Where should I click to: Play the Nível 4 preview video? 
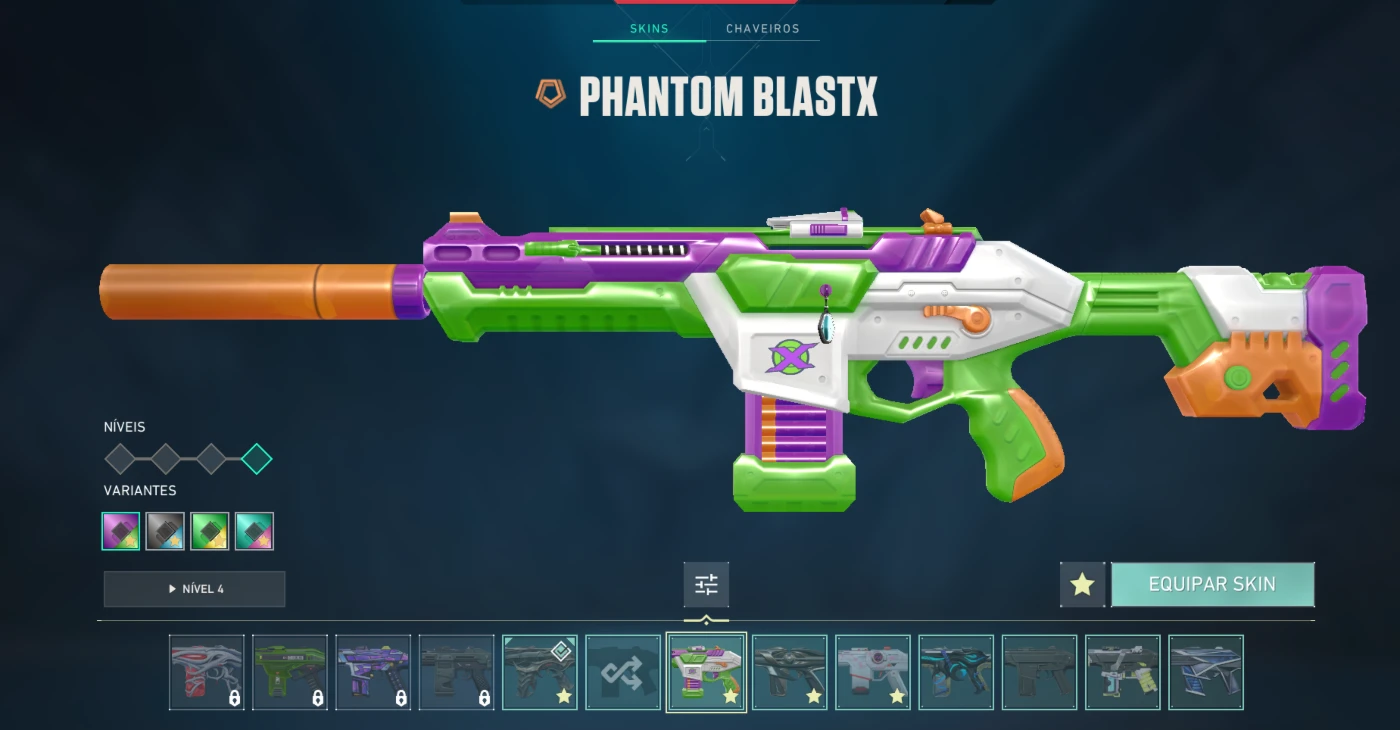[x=194, y=589]
